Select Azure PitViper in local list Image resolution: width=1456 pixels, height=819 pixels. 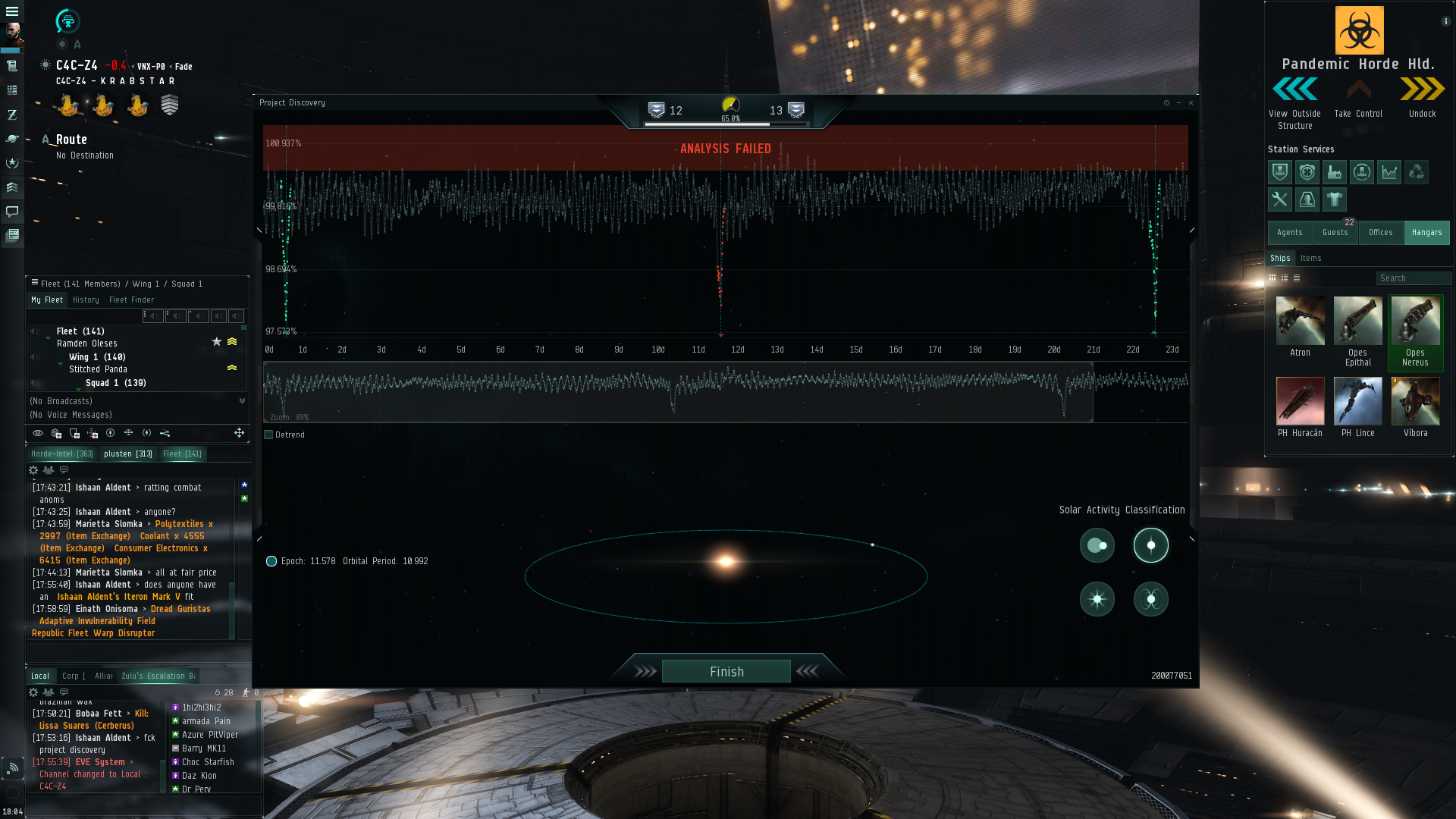[x=210, y=735]
